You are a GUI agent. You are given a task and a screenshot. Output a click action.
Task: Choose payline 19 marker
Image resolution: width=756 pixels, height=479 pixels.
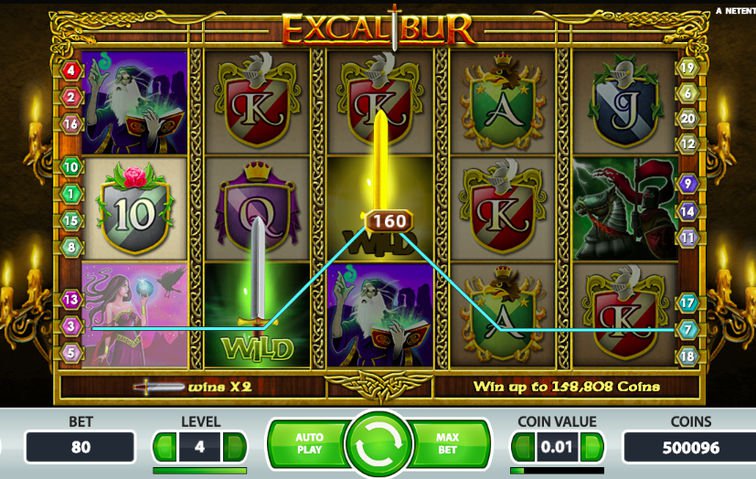tap(687, 68)
